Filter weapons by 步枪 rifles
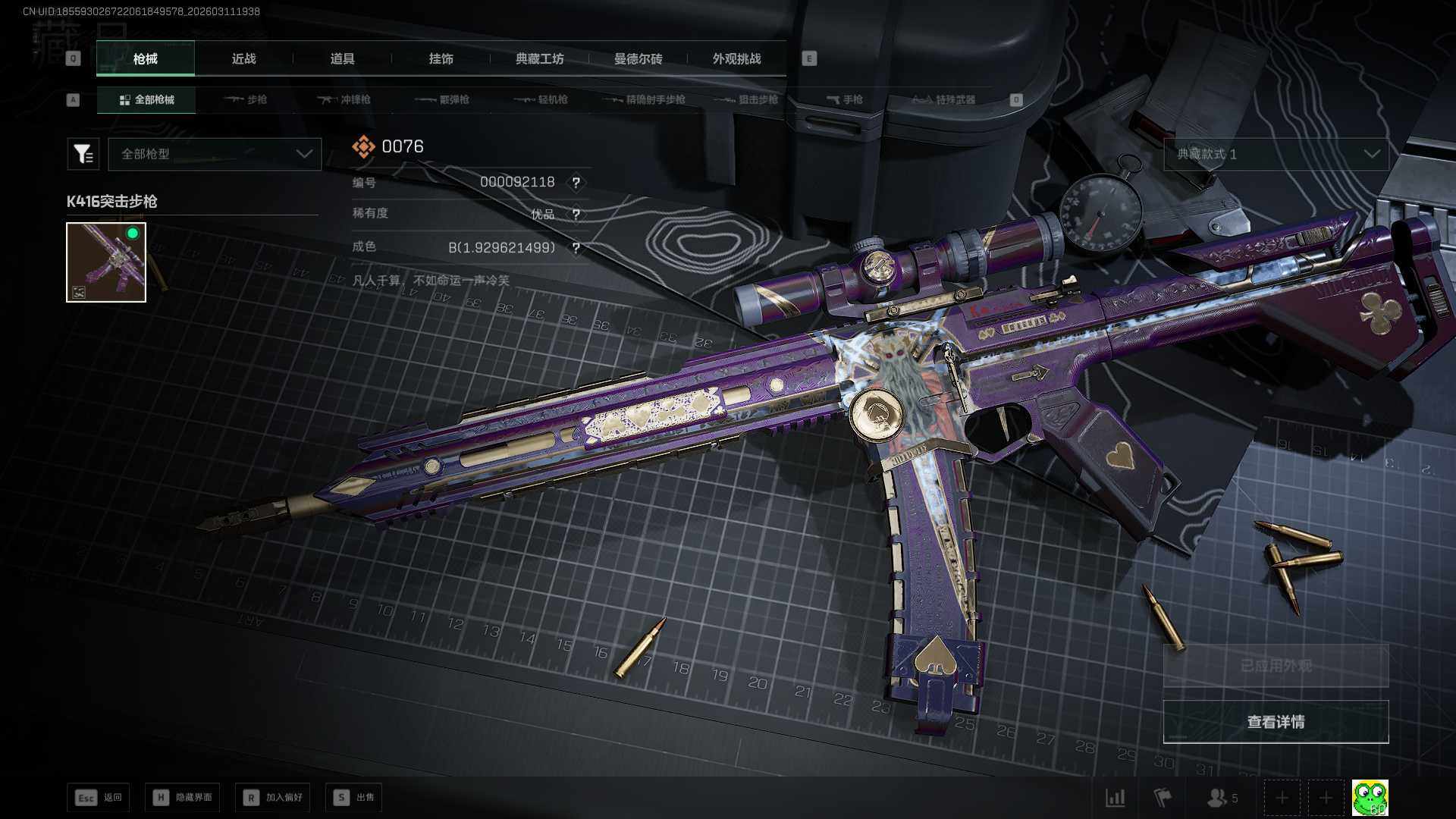Viewport: 1456px width, 819px height. tap(246, 100)
